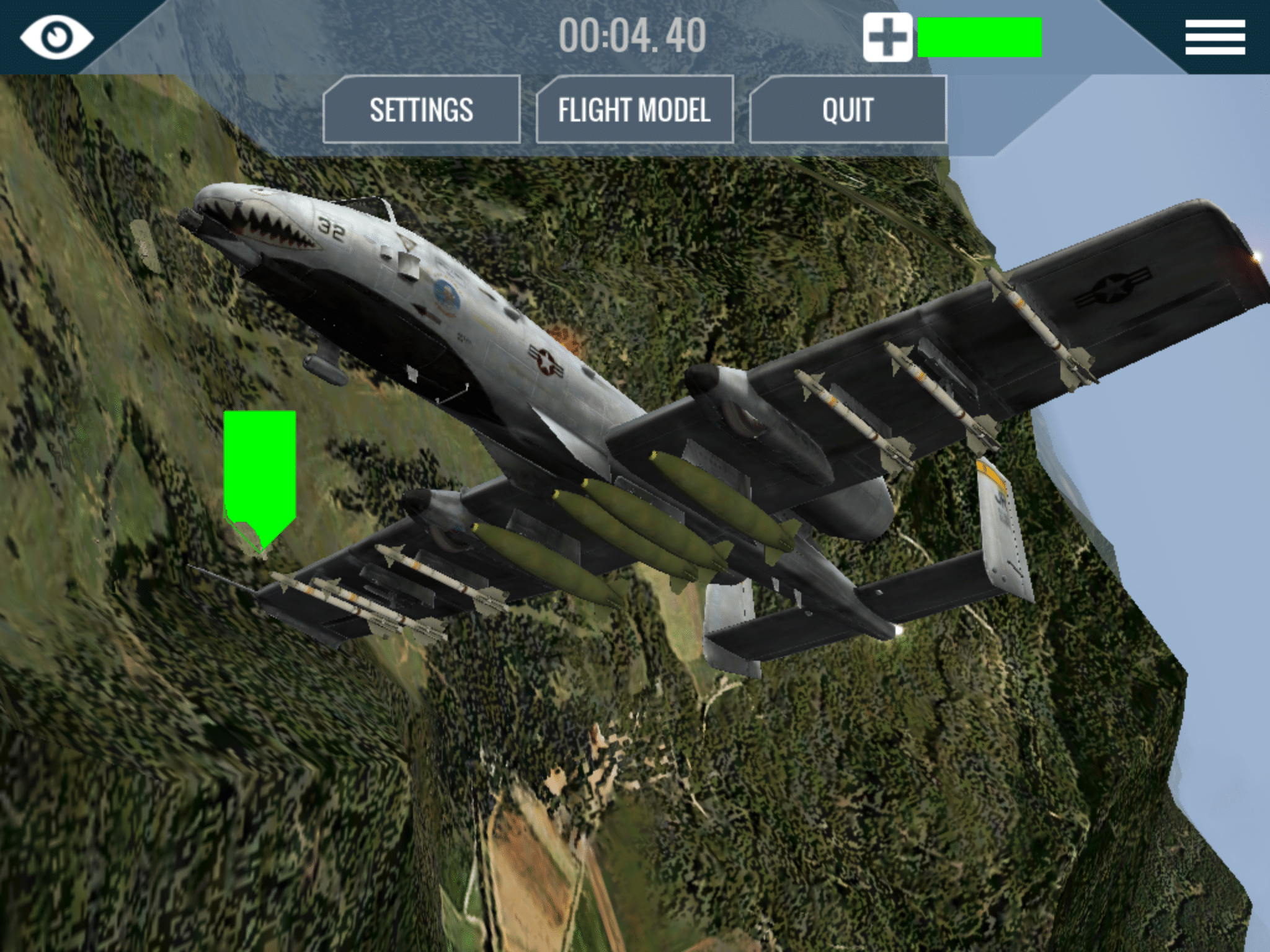The width and height of the screenshot is (1270, 952).
Task: Change camera view with eye icon
Action: 56,36
